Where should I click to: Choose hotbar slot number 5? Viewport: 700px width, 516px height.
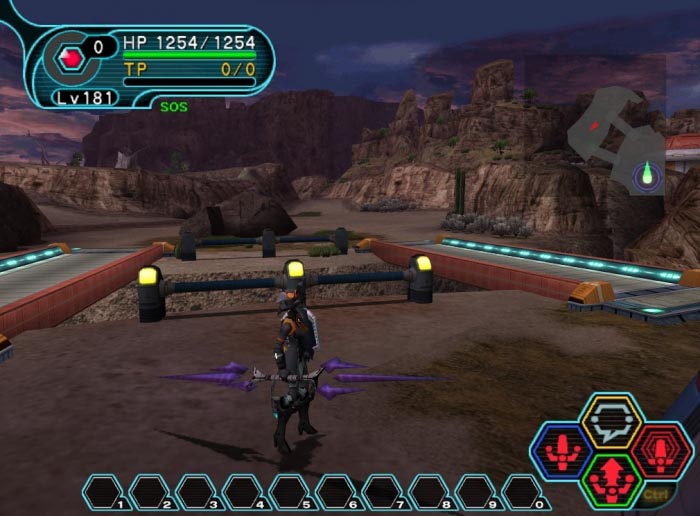(x=289, y=492)
